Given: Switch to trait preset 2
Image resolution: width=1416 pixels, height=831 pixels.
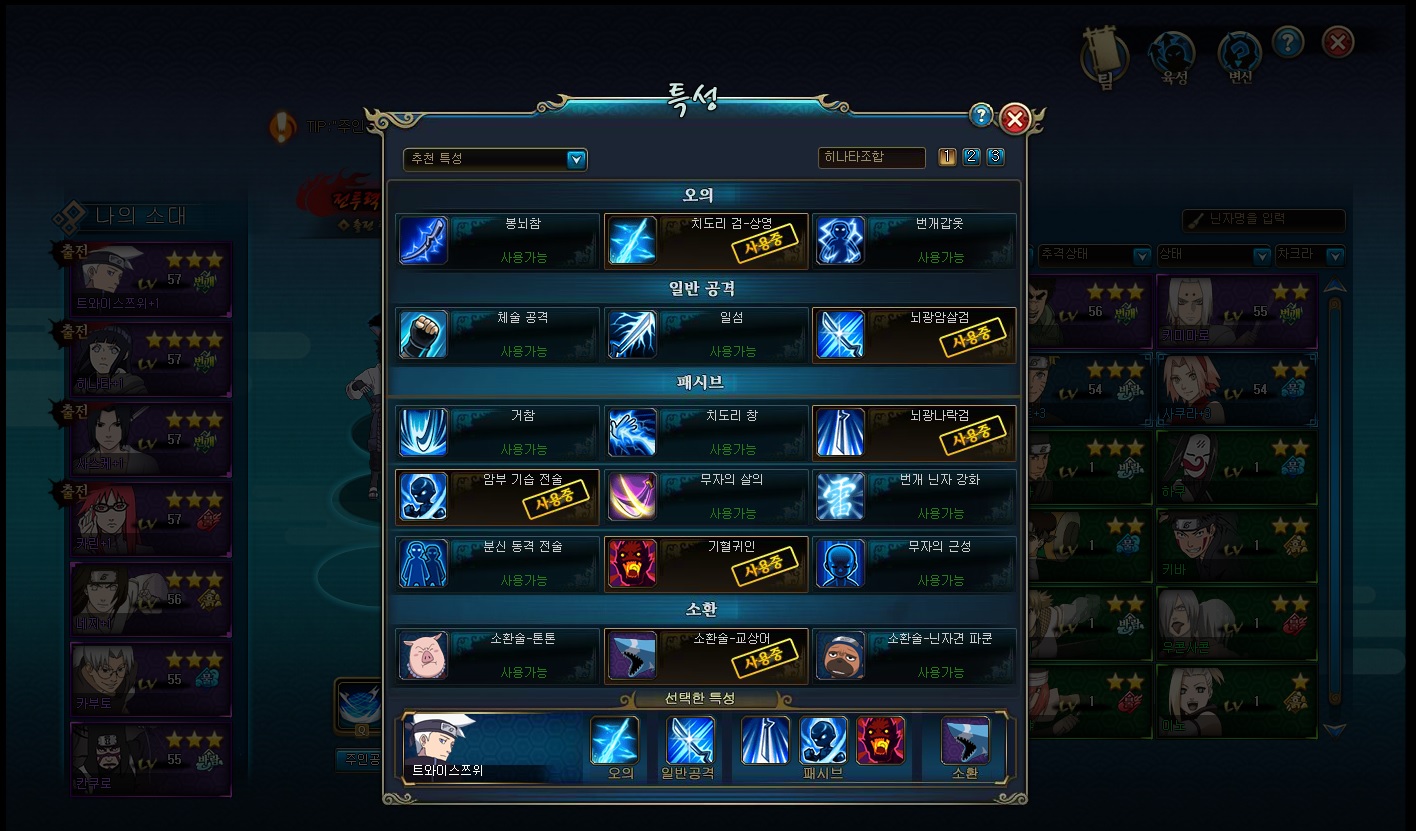Looking at the screenshot, I should pos(971,157).
